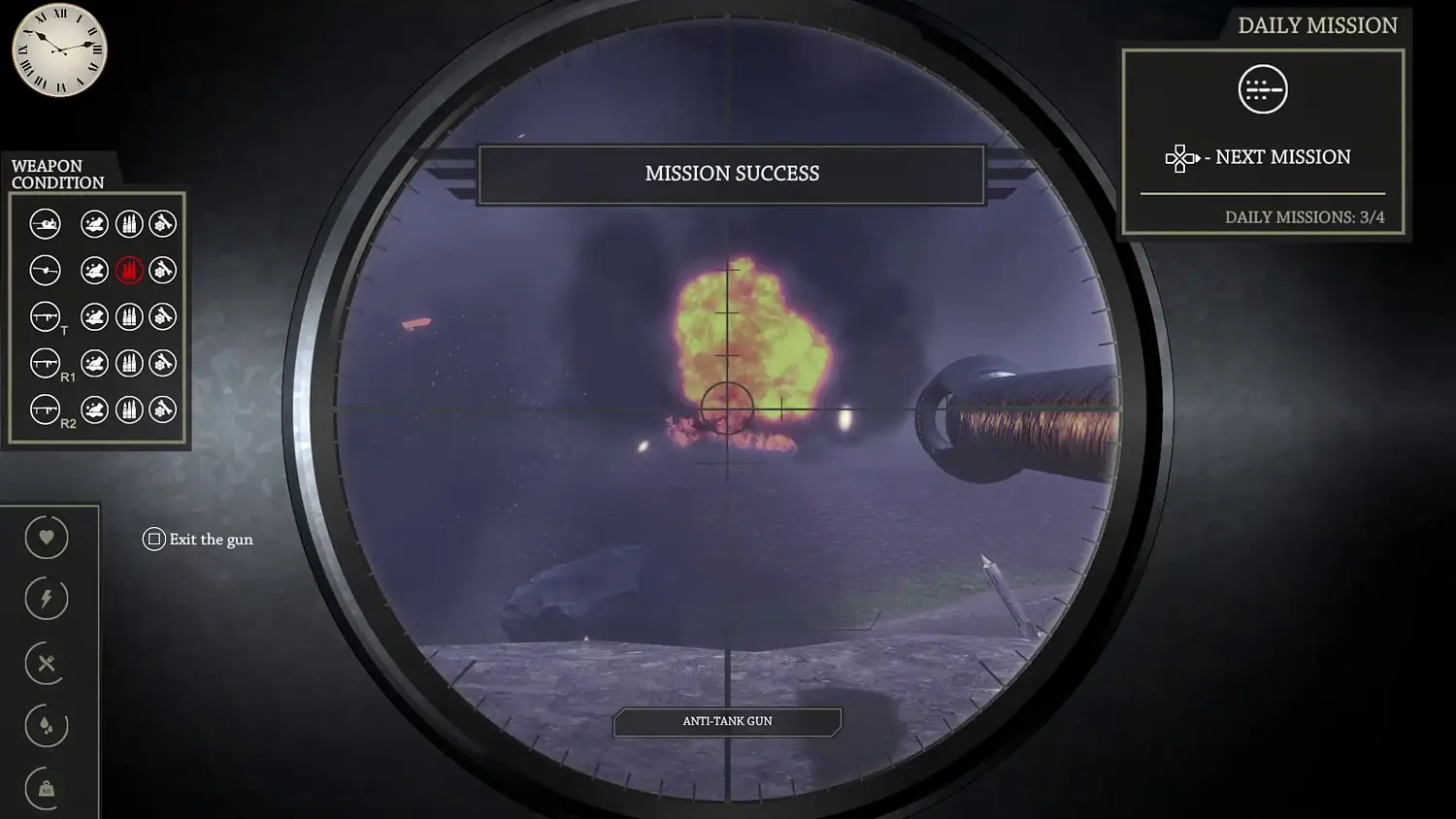1456x819 pixels.
Task: Click the stamina lightning icon
Action: (x=45, y=598)
